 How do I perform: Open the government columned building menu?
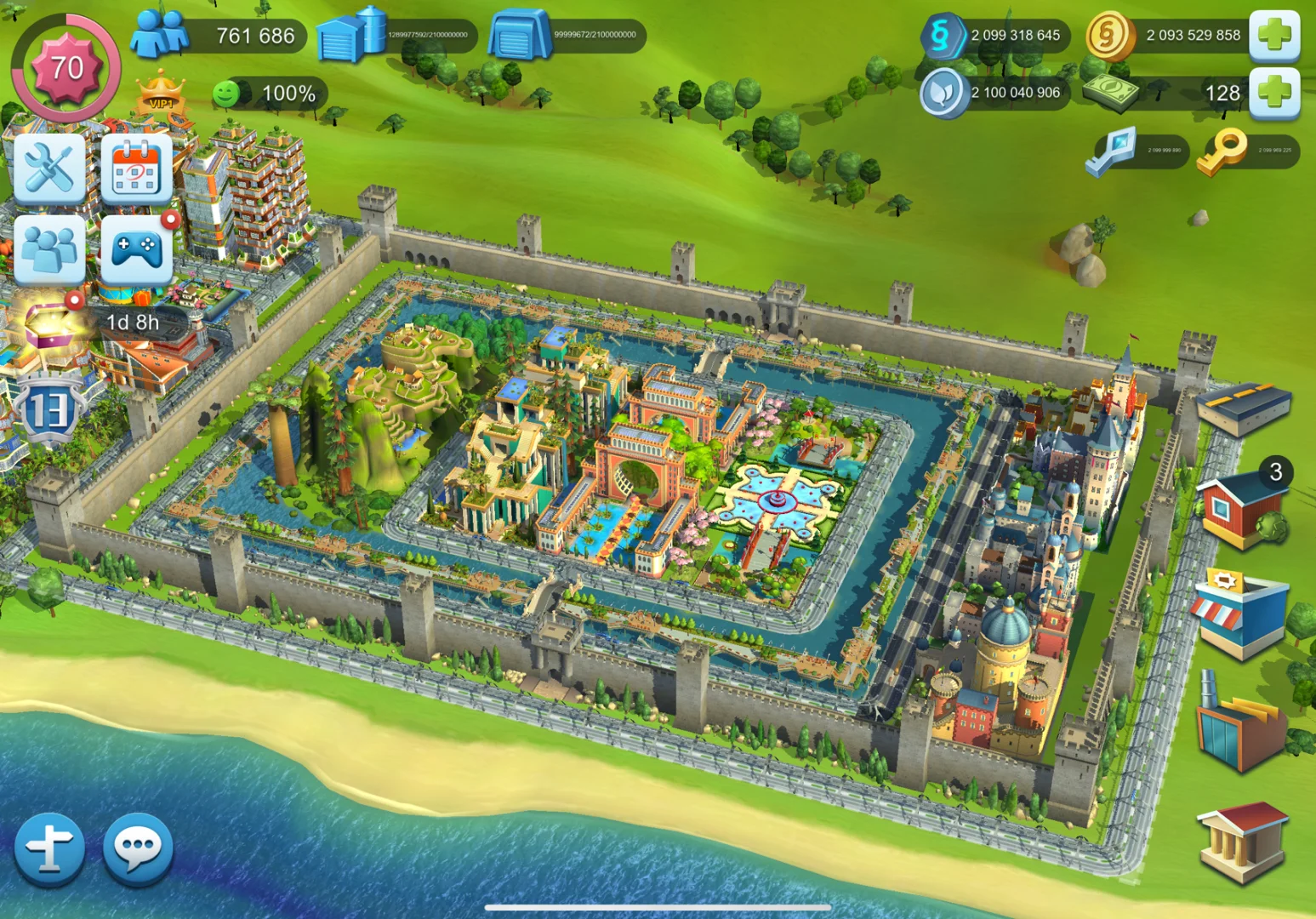[1241, 842]
